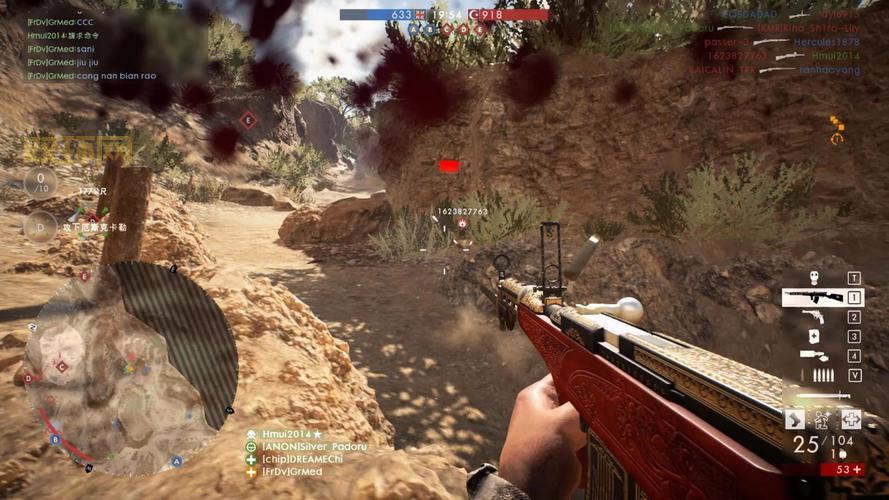Click objective C marker on the minimap
This screenshot has width=889, height=500.
point(62,367)
